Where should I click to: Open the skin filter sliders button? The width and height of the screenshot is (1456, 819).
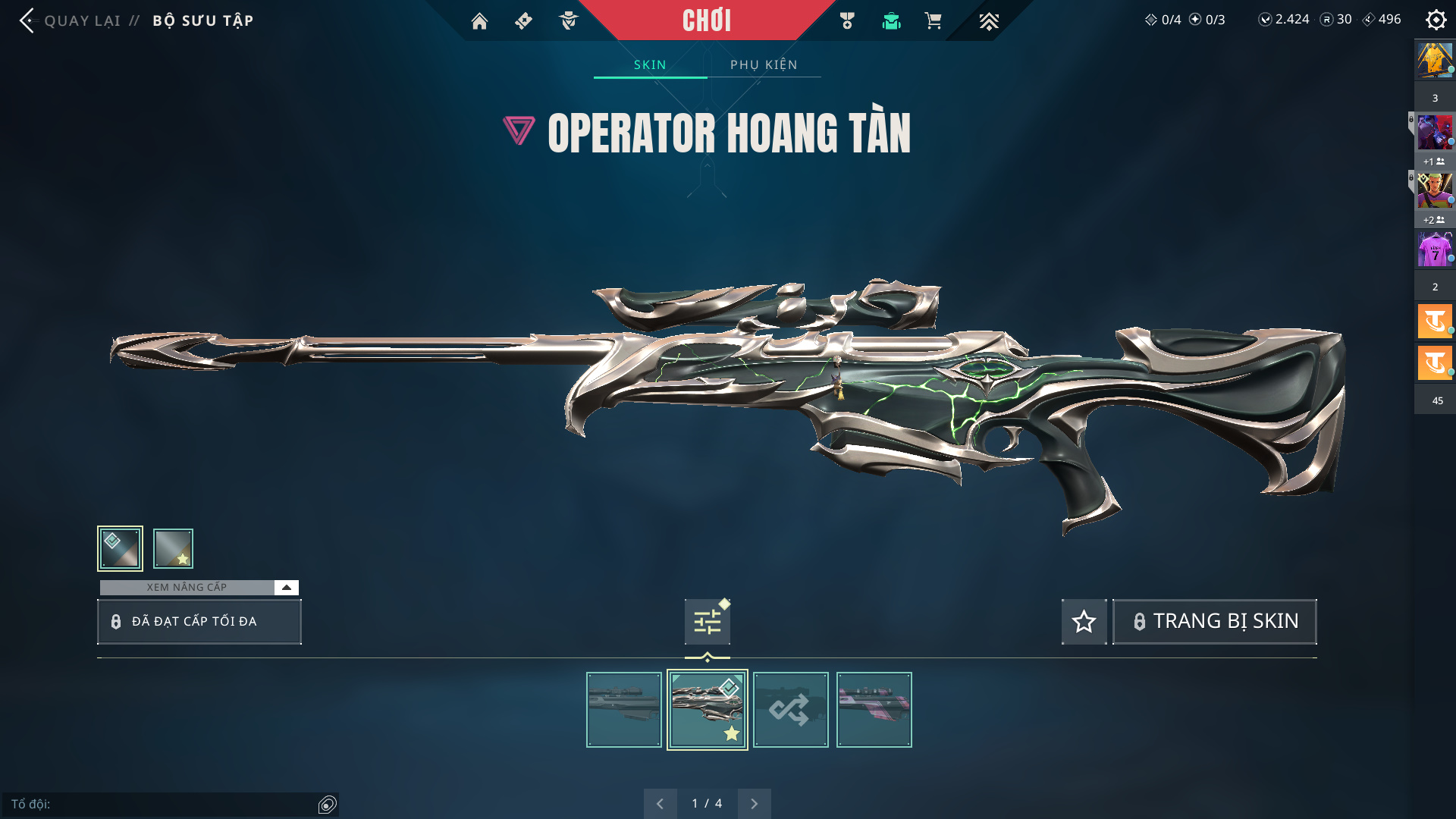[707, 622]
